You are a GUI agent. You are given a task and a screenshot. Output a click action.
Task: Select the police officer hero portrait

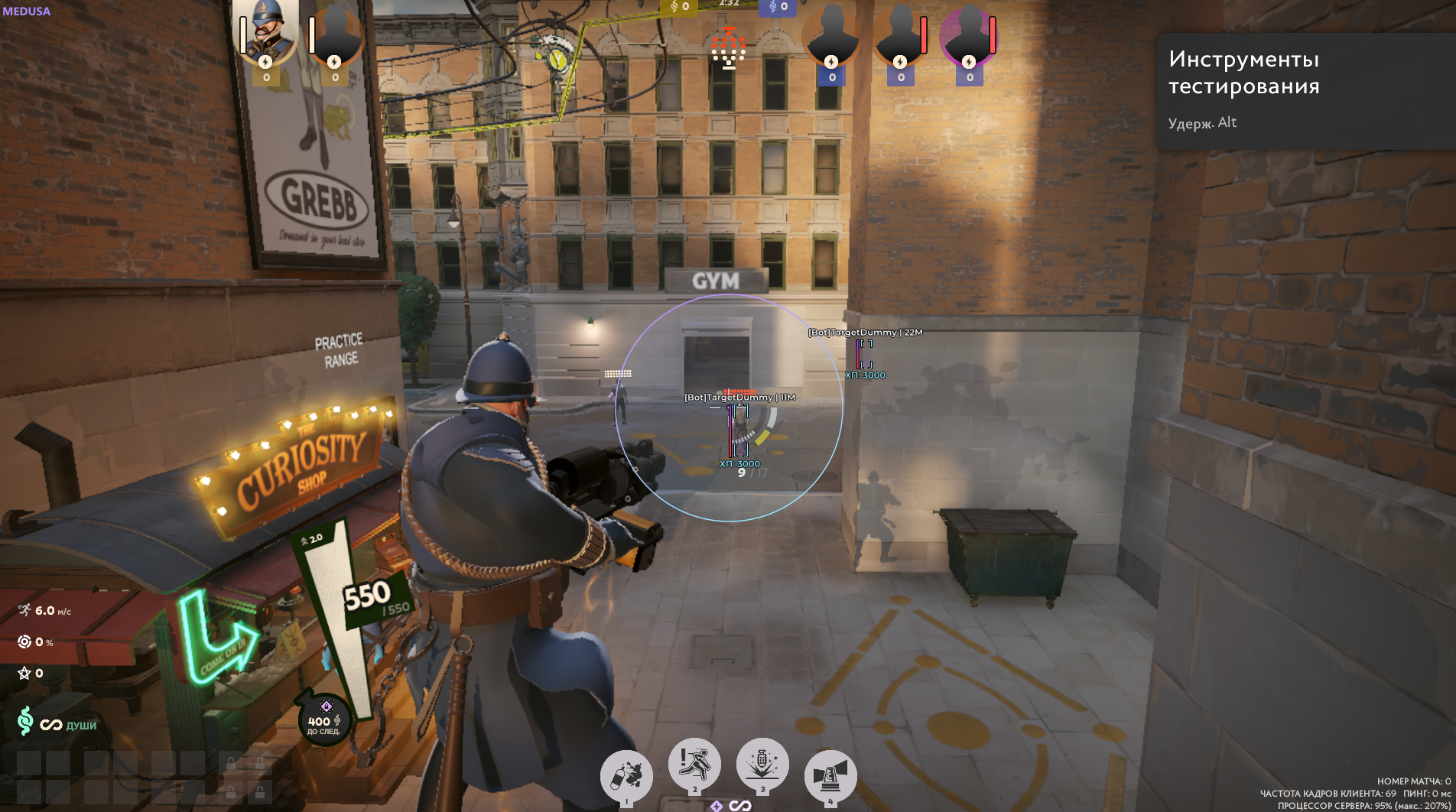click(x=266, y=32)
